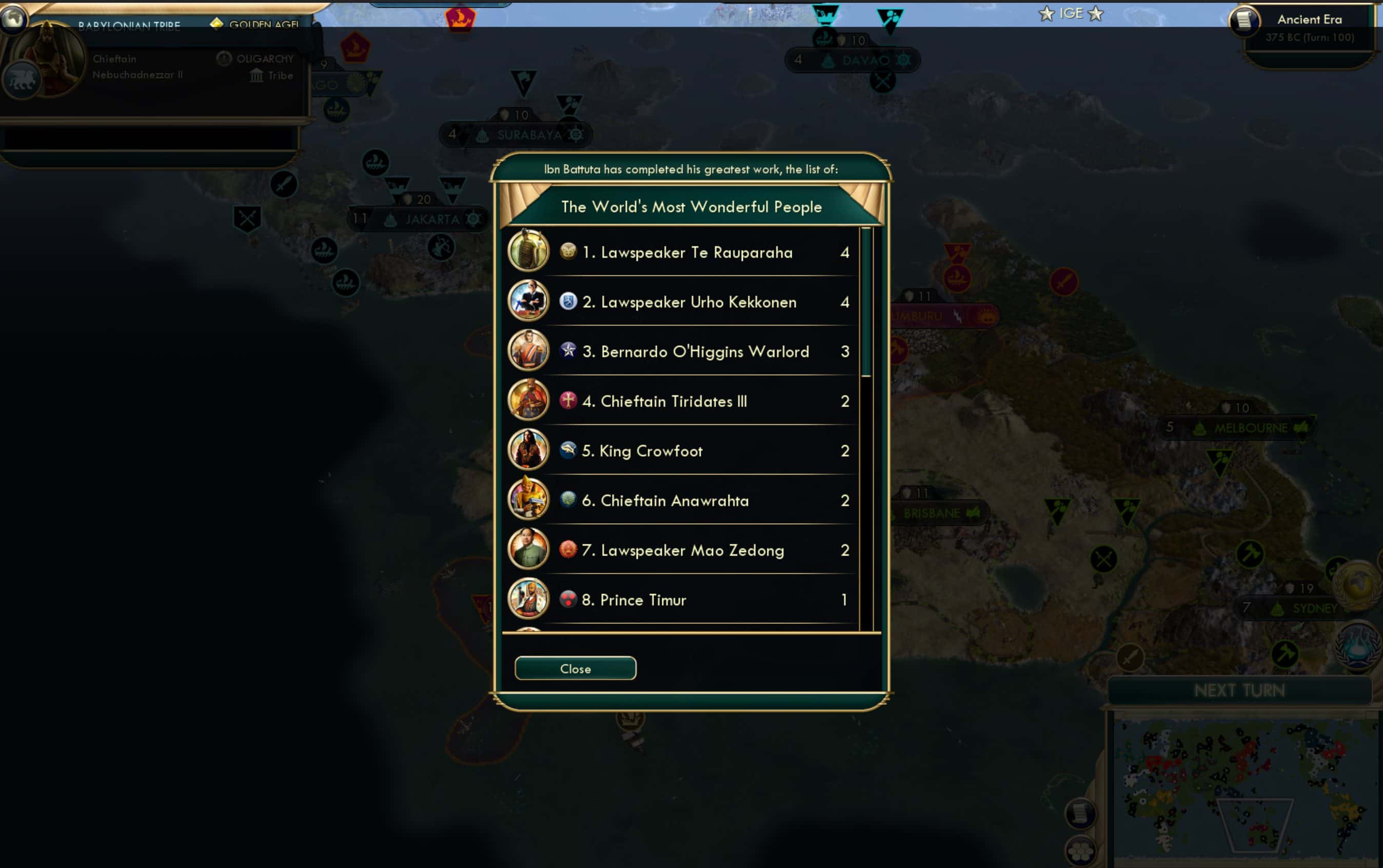Click Prince Timur's portrait

pos(529,599)
